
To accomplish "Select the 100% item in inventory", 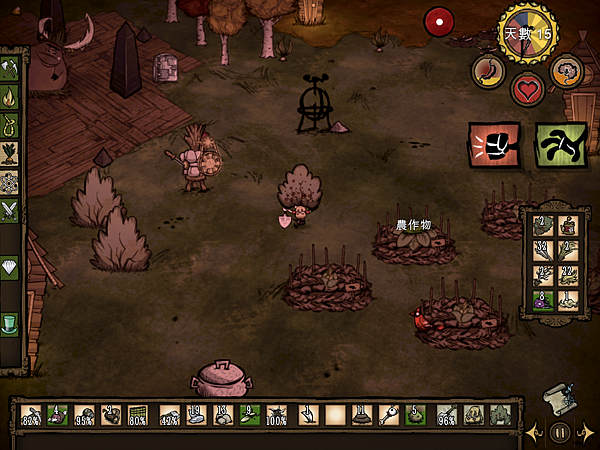I will pyautogui.click(x=278, y=414).
